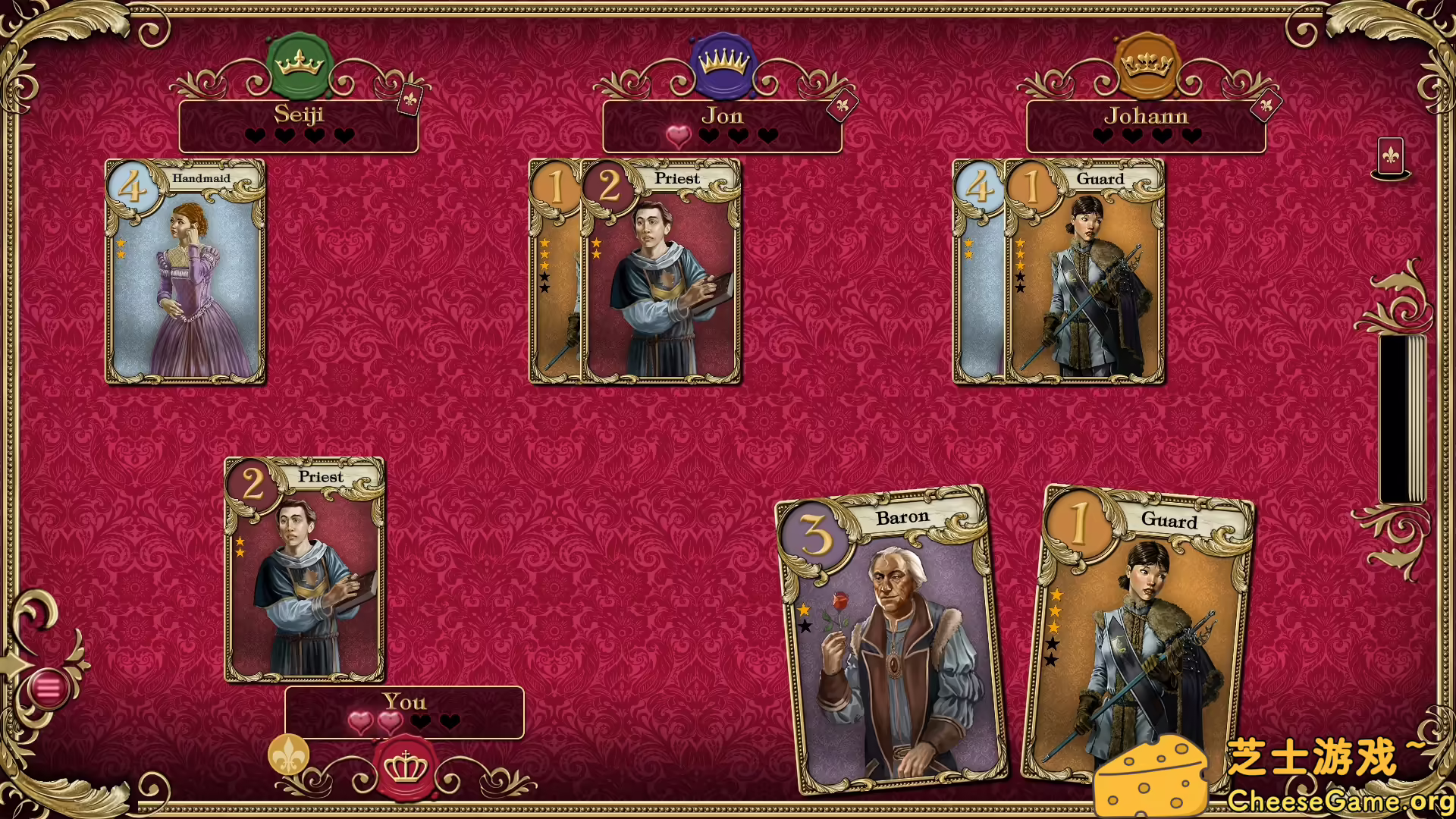Select Seiji's player nameplate

(298, 126)
